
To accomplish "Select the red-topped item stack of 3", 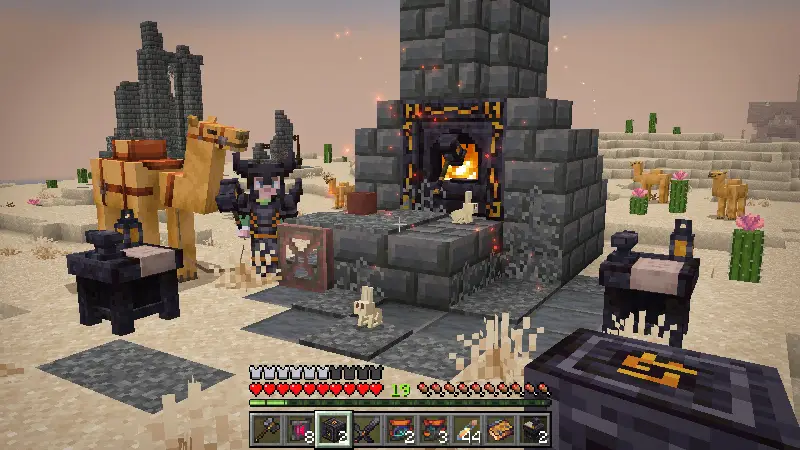I will [434, 429].
